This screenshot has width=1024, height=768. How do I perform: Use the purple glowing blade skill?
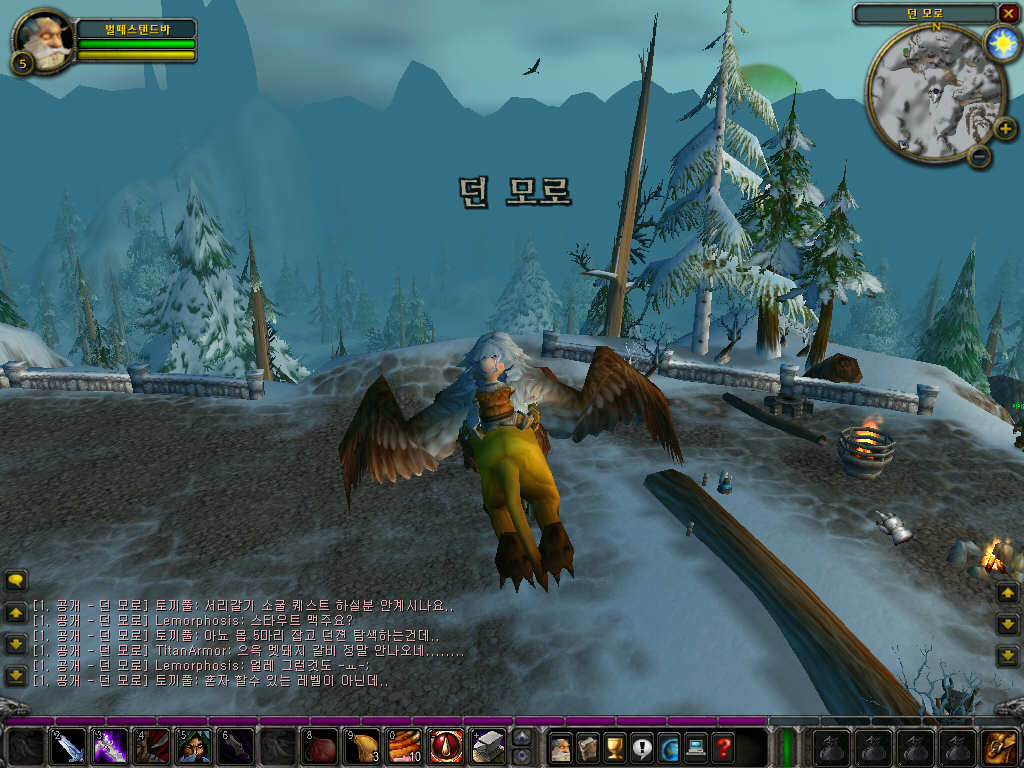click(x=111, y=747)
